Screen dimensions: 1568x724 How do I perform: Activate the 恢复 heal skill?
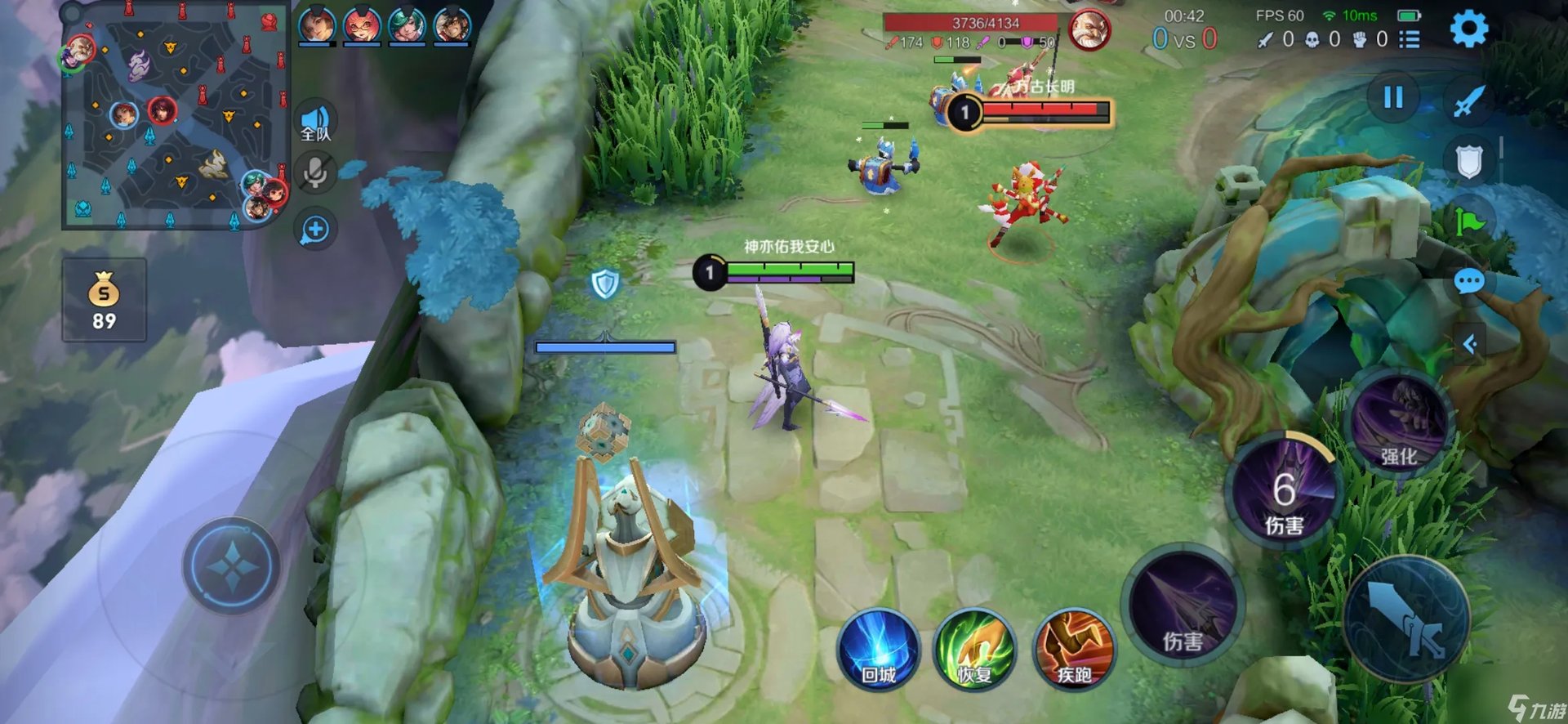(x=974, y=651)
